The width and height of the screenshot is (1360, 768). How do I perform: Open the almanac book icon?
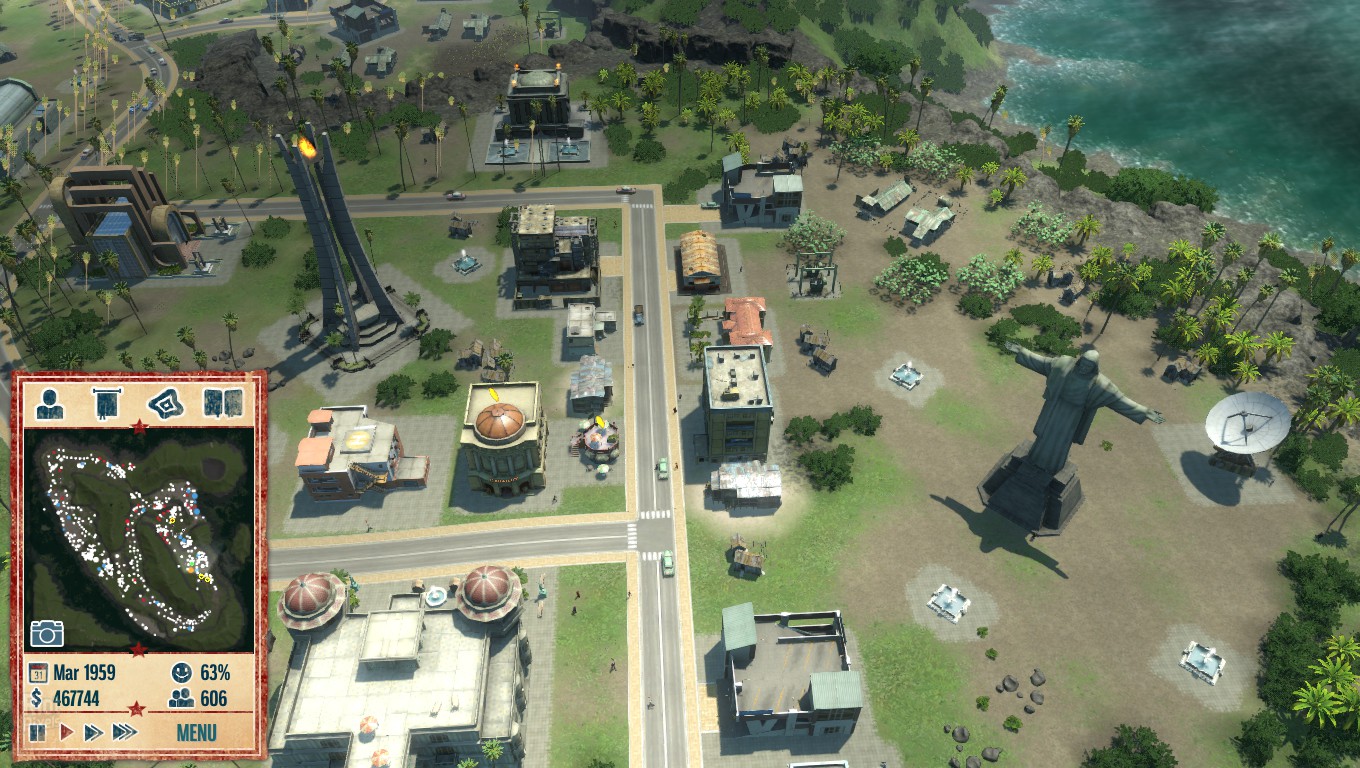[218, 402]
